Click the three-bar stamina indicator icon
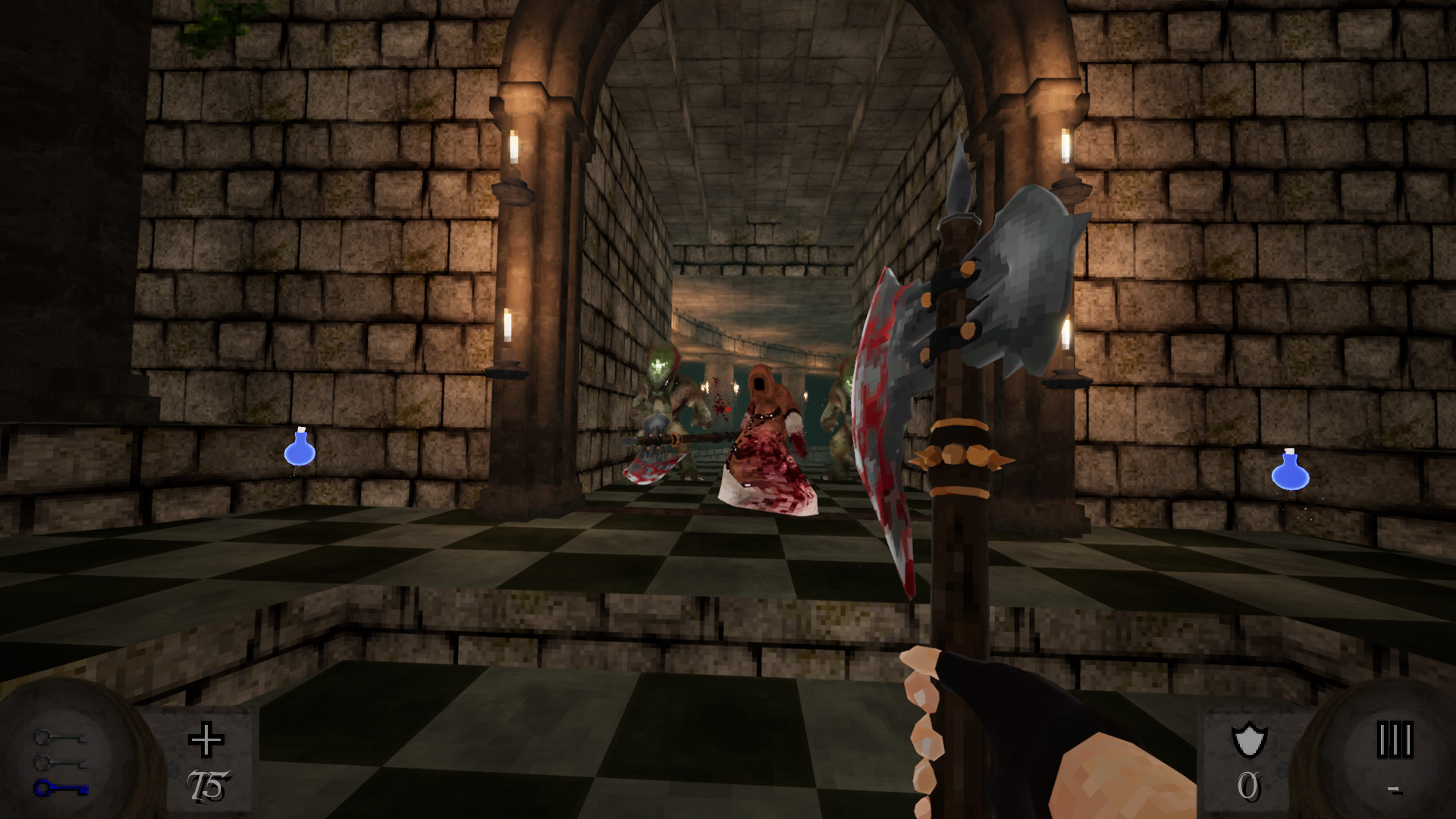 (x=1395, y=739)
